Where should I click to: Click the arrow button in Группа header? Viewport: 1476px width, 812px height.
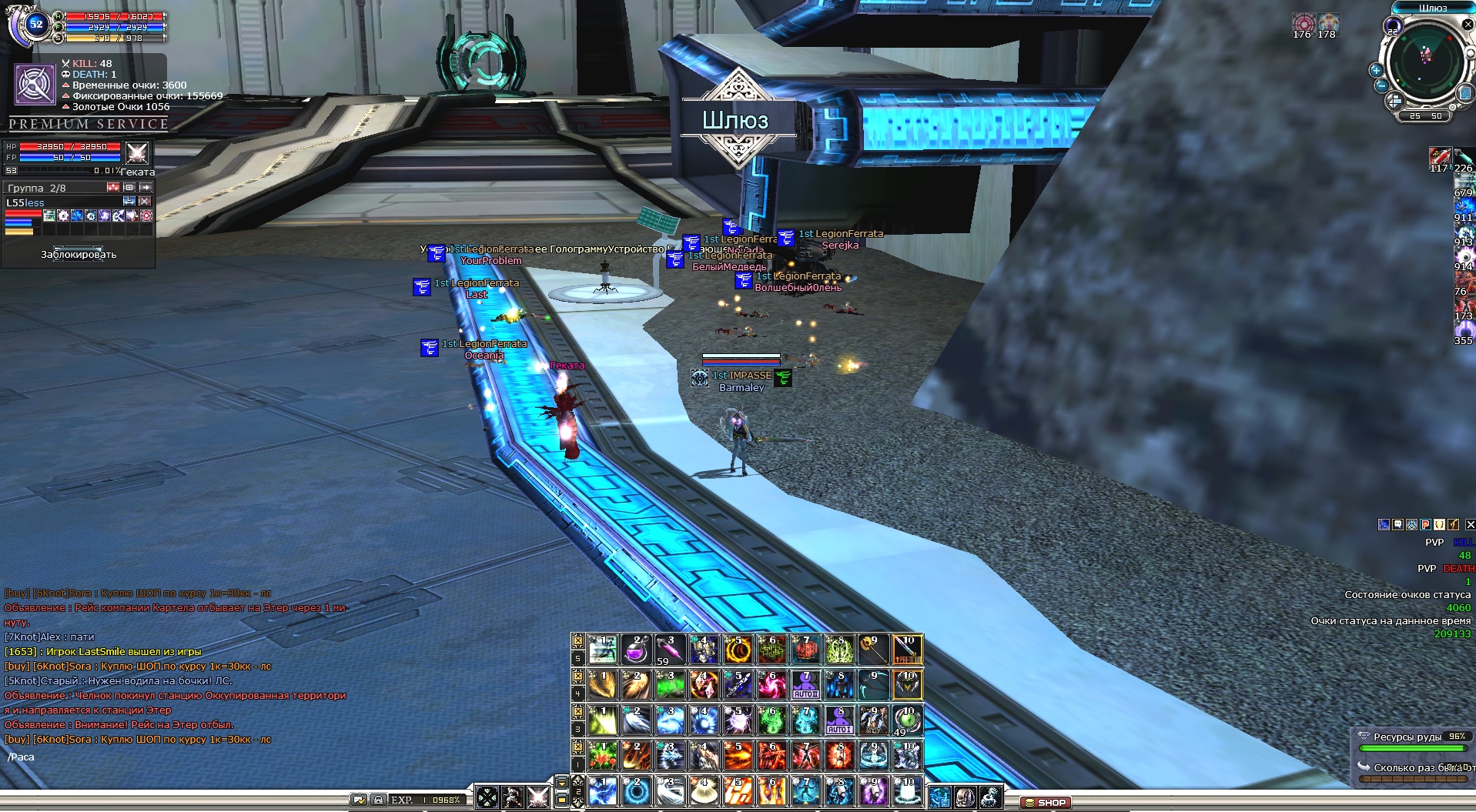[x=146, y=187]
